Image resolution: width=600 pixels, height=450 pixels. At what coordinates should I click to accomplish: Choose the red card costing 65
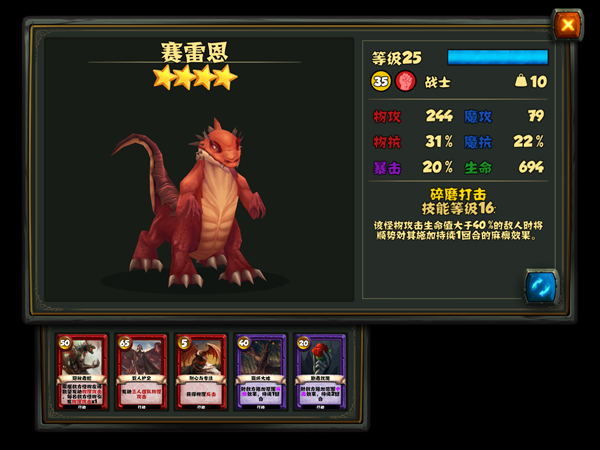coord(140,373)
